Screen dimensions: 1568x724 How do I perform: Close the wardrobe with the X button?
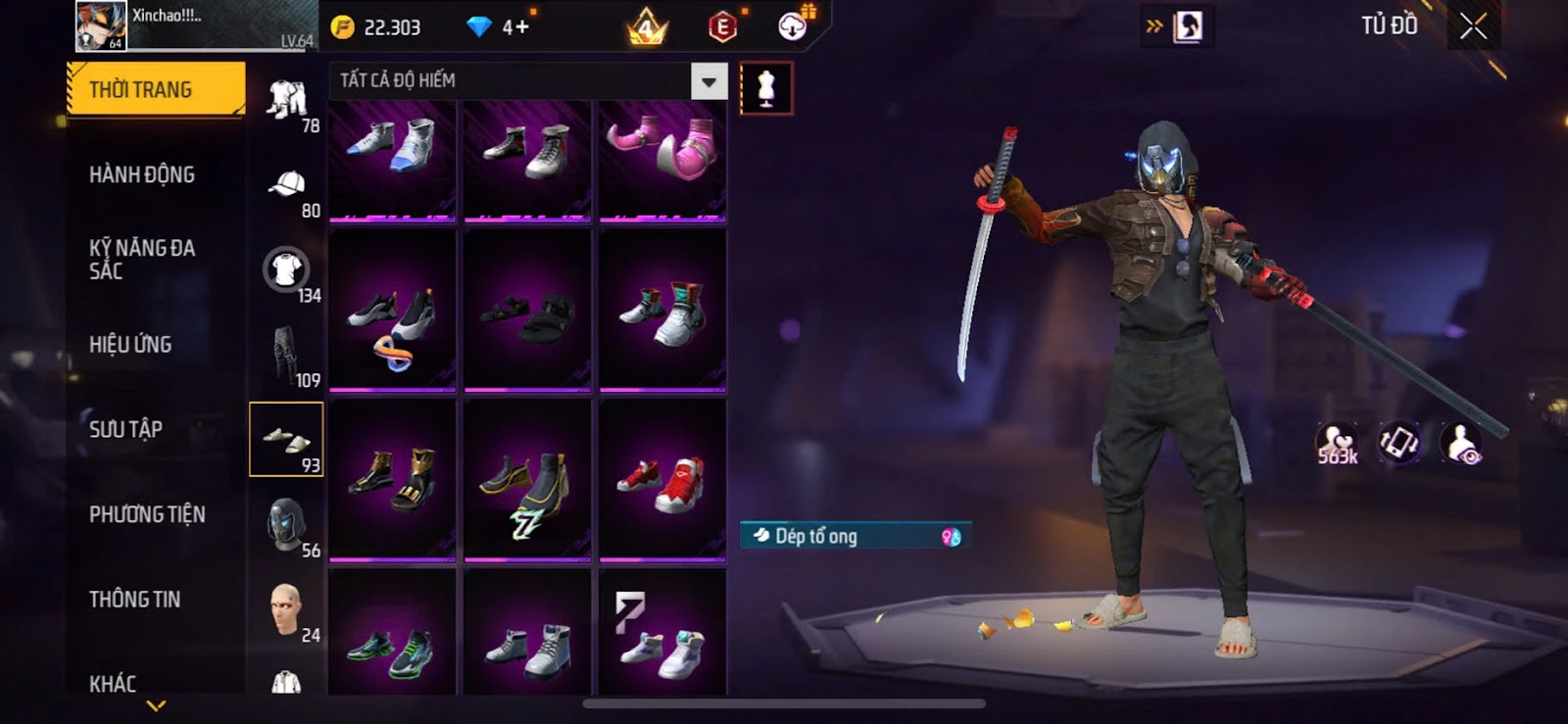pos(1473,26)
